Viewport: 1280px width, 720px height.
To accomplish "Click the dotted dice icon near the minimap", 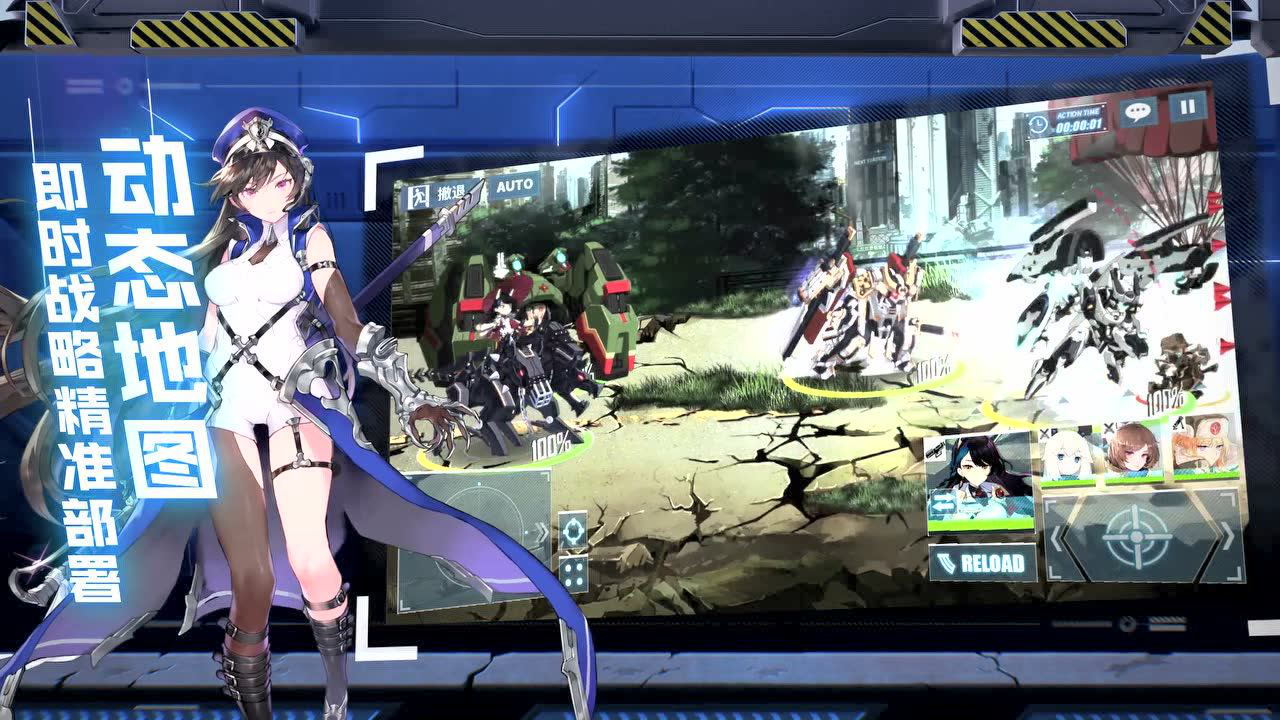I will [x=574, y=574].
